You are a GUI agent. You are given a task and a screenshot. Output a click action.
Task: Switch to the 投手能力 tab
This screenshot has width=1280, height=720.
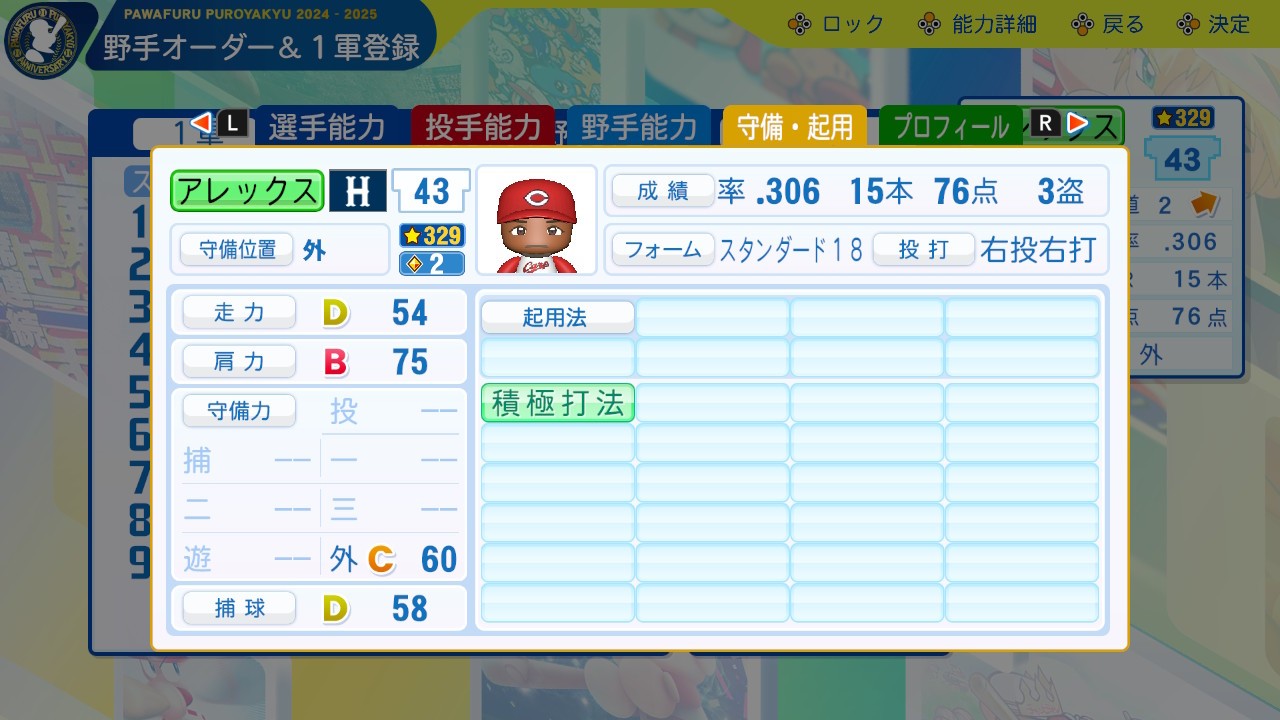point(483,128)
